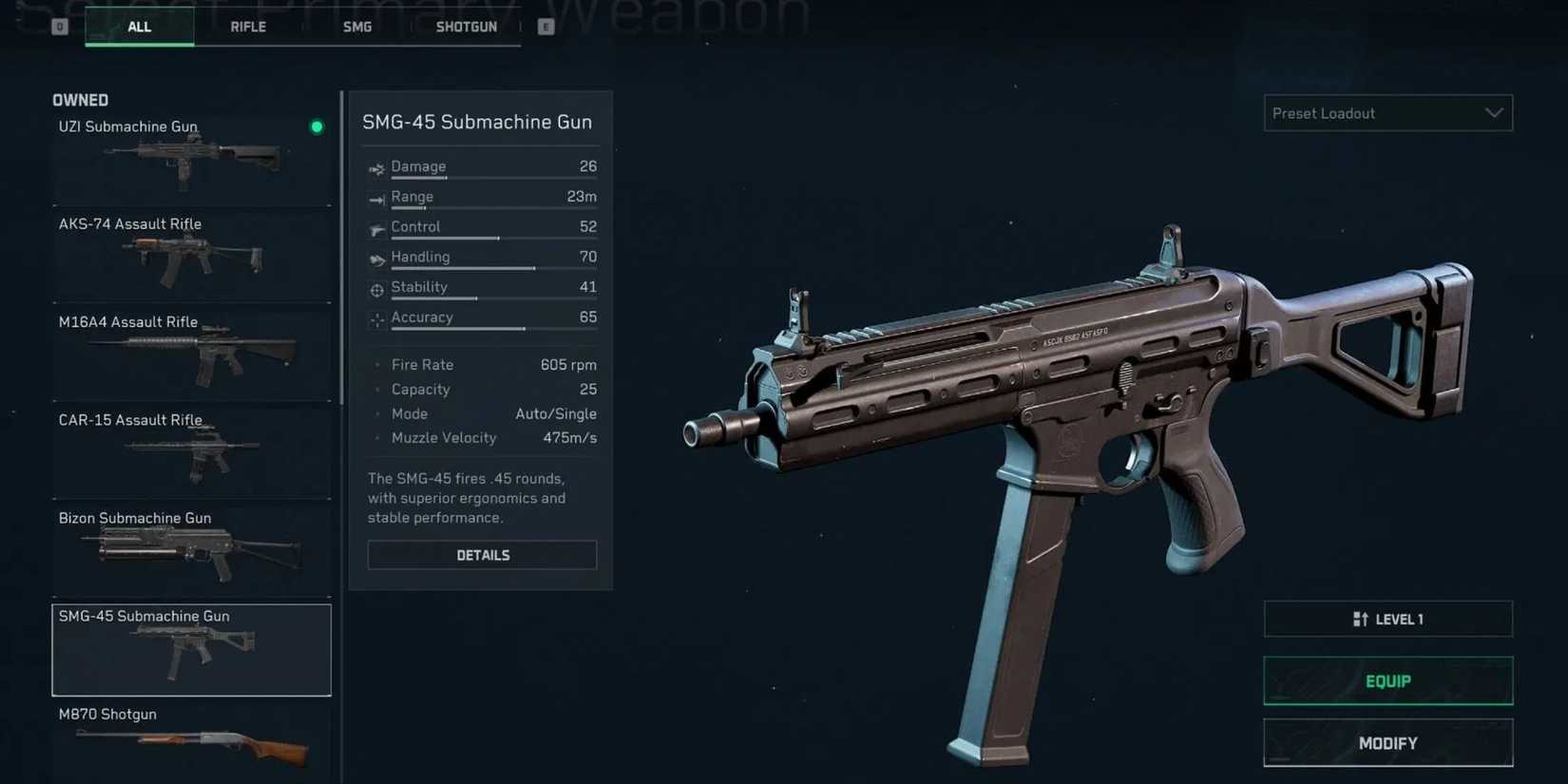Click the Q keybind icon left of ALL tab

tap(59, 27)
